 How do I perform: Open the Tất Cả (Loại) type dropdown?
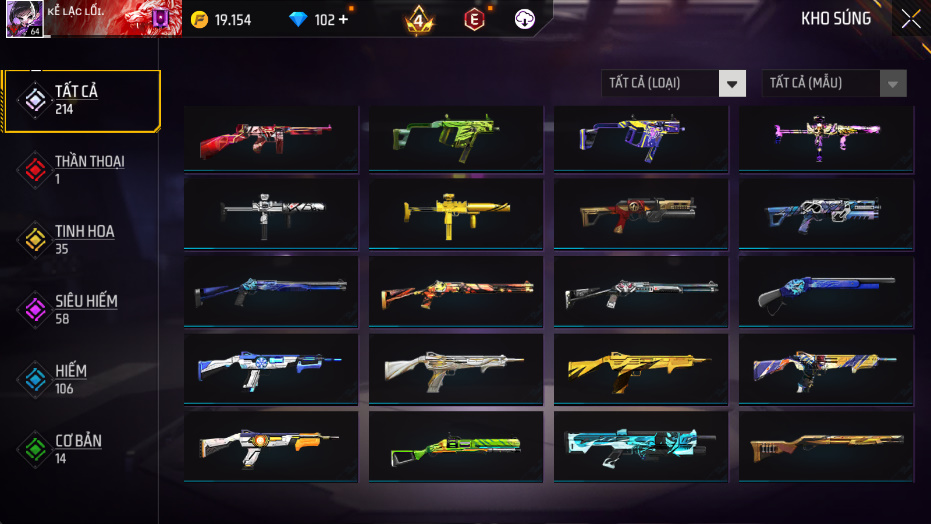673,83
